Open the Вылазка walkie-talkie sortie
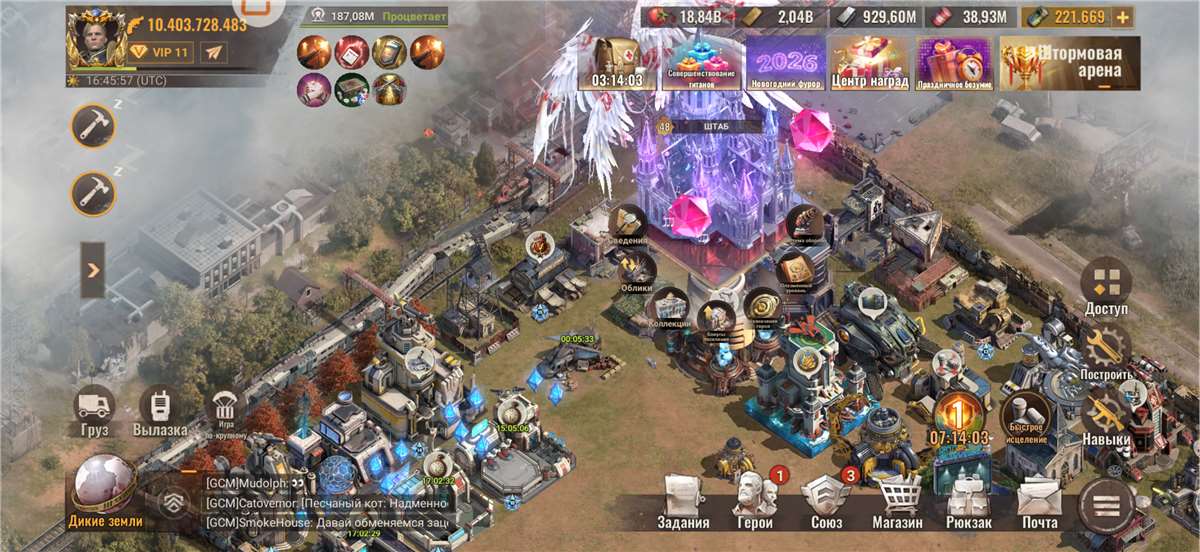Screen dimensions: 1200x552 click(160, 411)
